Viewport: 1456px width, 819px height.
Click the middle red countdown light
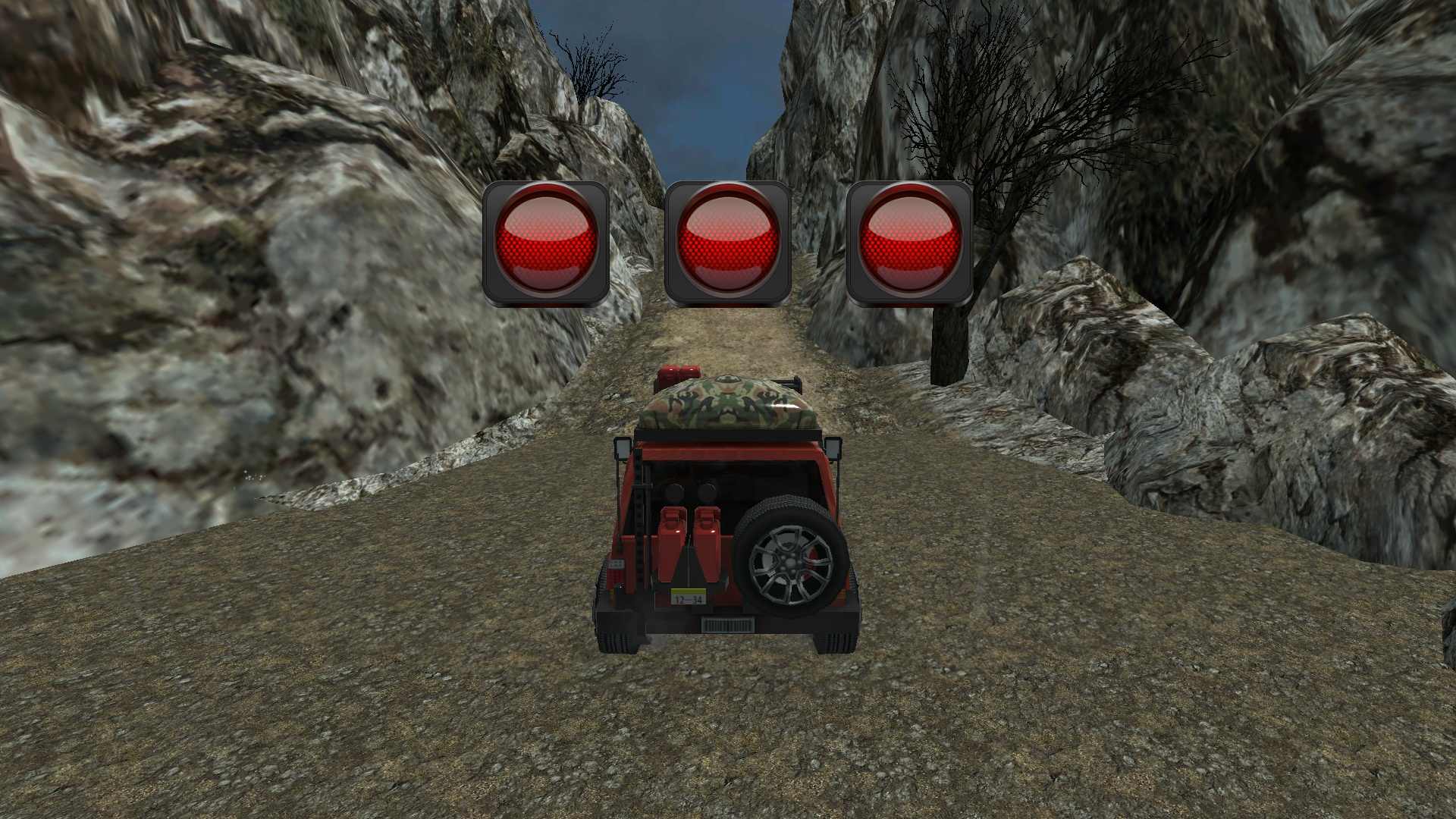click(726, 241)
